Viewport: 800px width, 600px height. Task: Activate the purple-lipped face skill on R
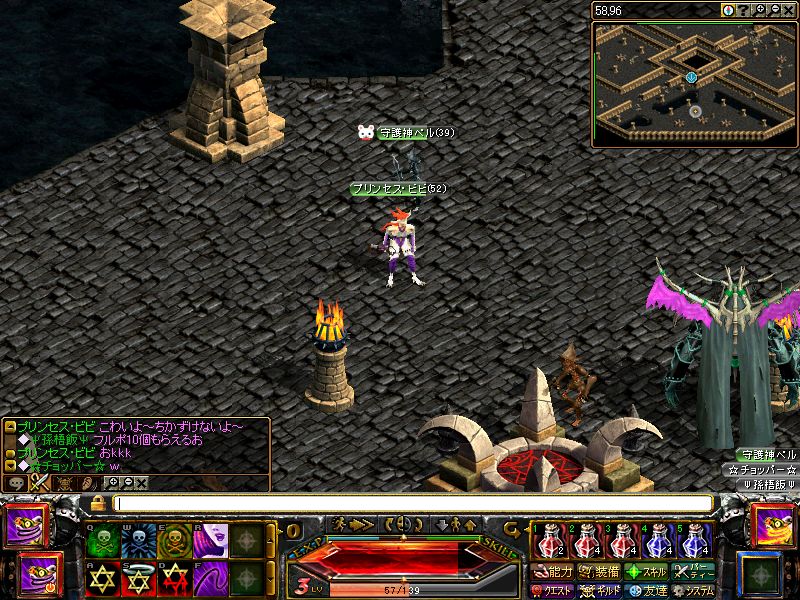coord(210,541)
